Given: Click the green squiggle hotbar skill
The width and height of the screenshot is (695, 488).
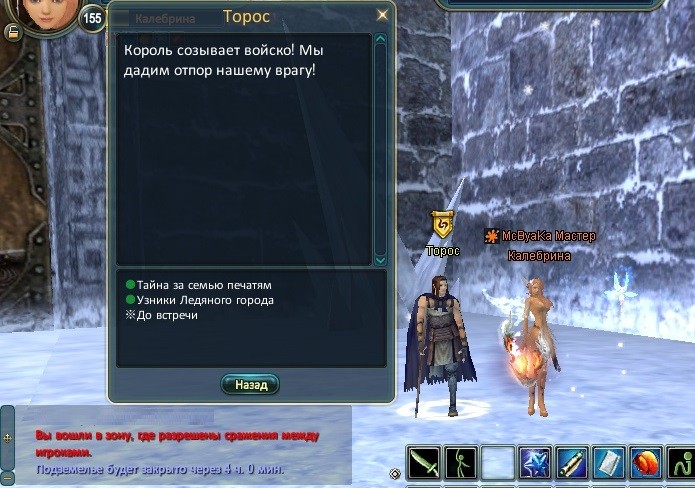Looking at the screenshot, I should pos(684,464).
